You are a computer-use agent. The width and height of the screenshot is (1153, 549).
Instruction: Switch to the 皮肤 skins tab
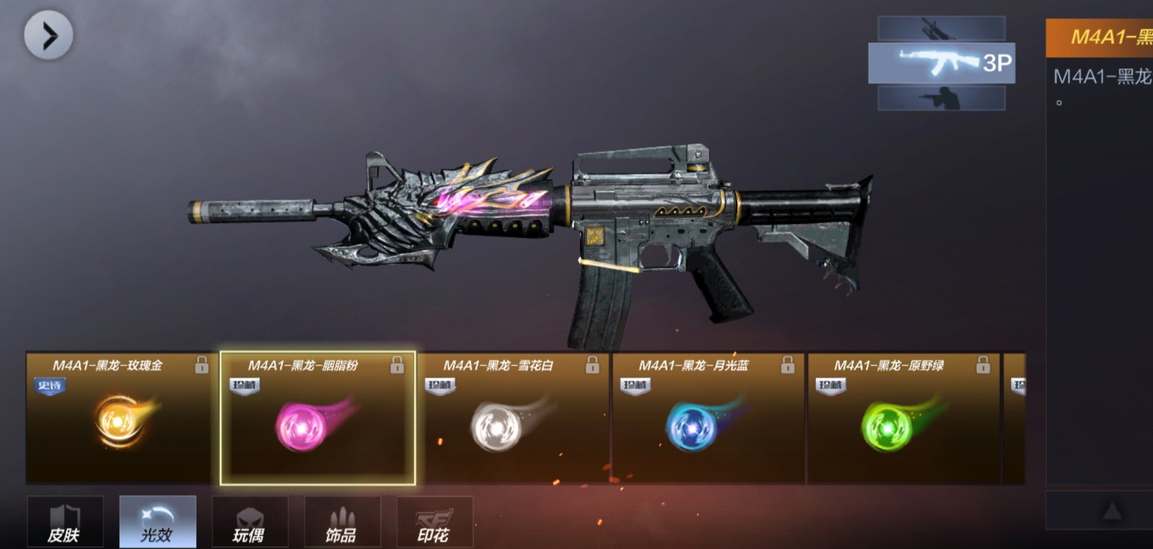point(65,523)
